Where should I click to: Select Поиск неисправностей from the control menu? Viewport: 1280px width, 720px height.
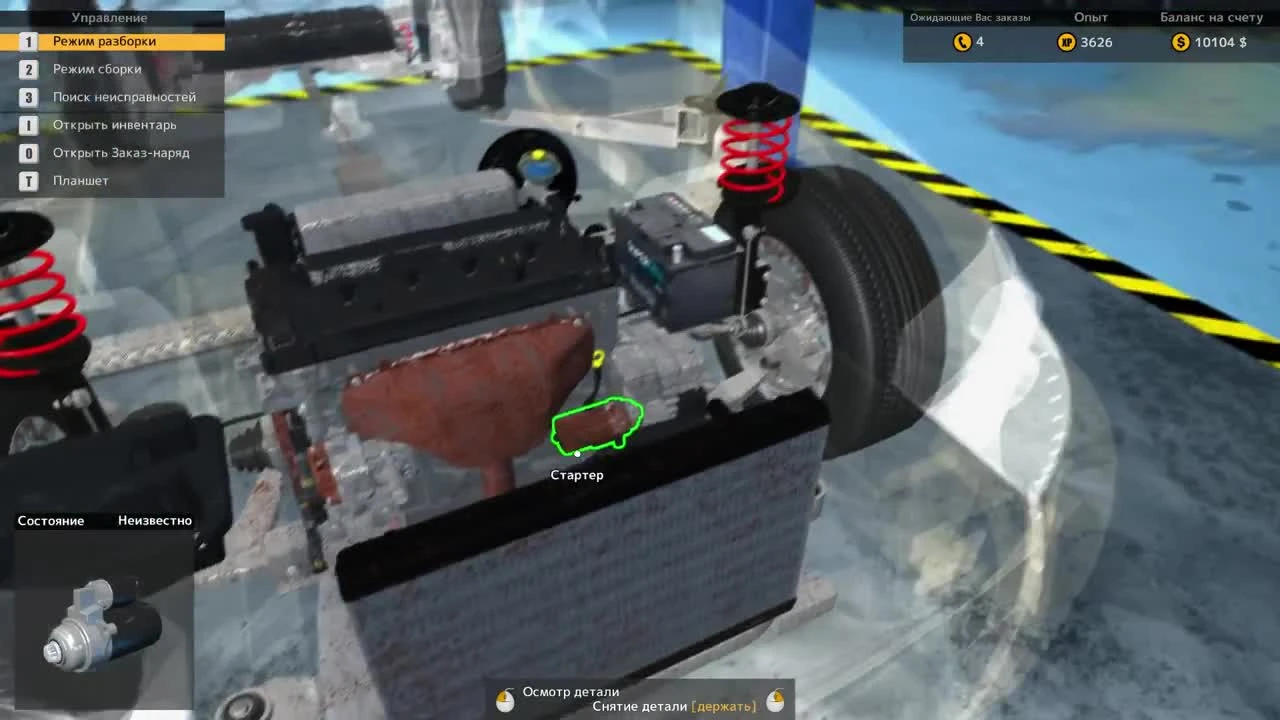click(125, 97)
